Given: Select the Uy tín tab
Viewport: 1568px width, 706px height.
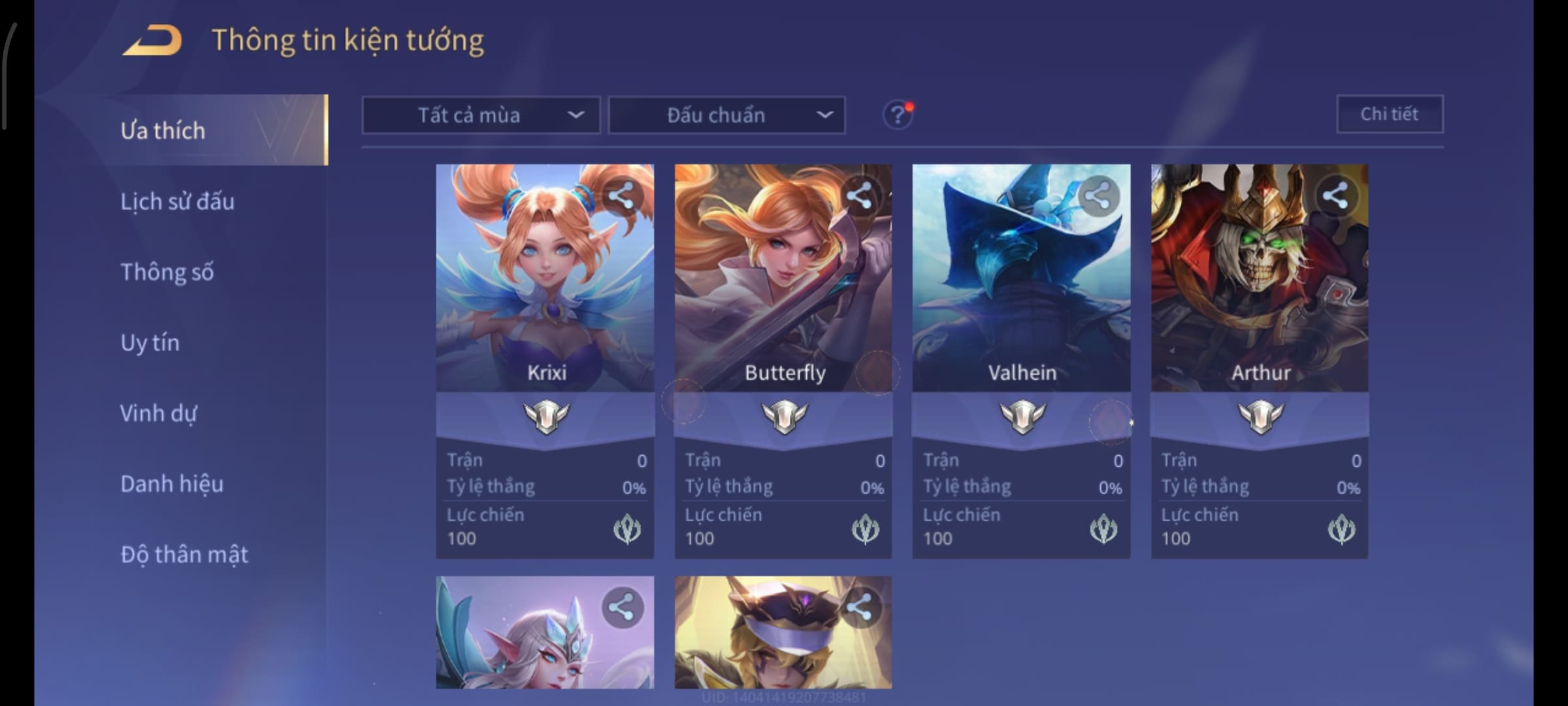Looking at the screenshot, I should [150, 343].
